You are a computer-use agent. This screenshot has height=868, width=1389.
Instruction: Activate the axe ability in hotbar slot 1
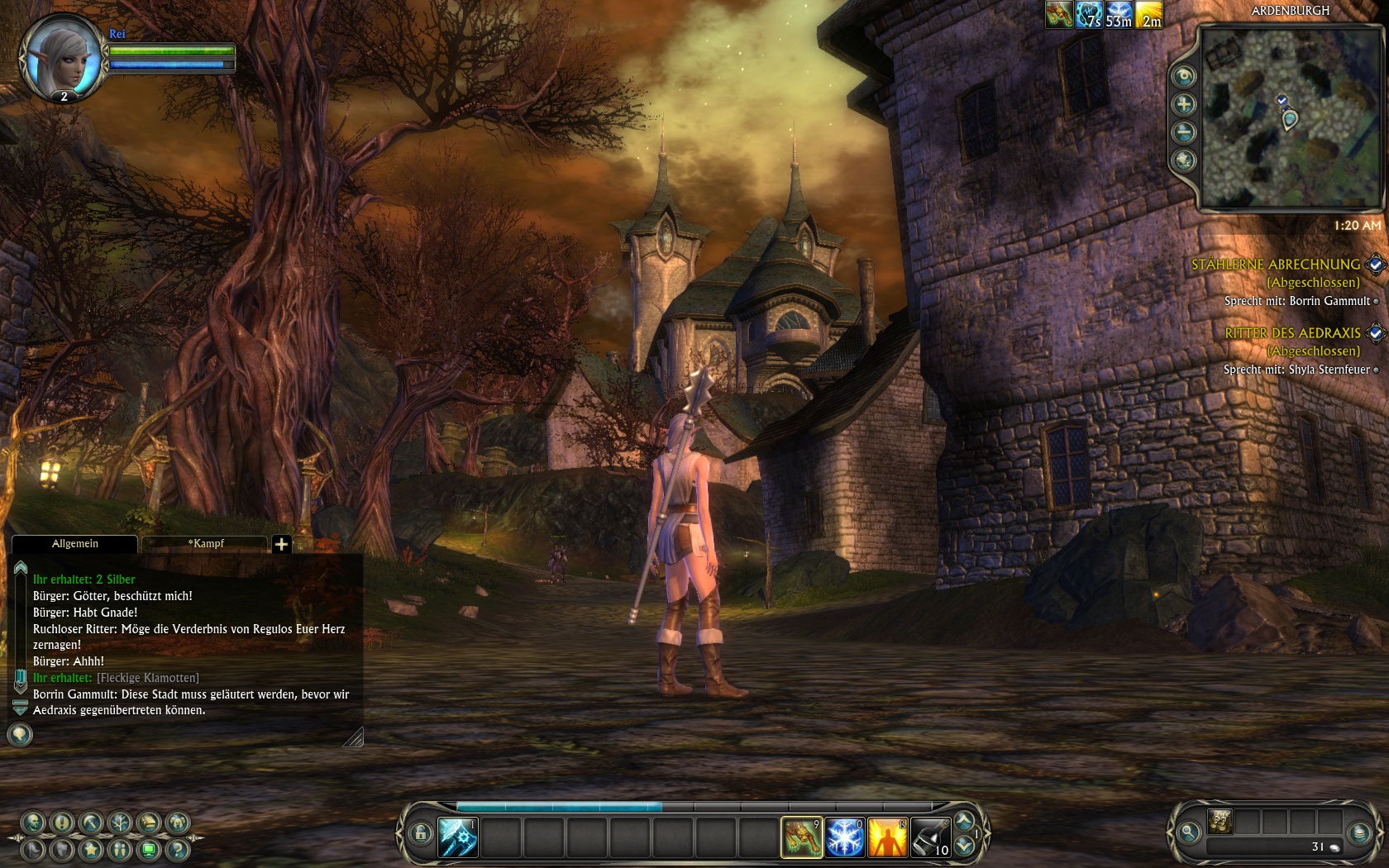coord(457,837)
